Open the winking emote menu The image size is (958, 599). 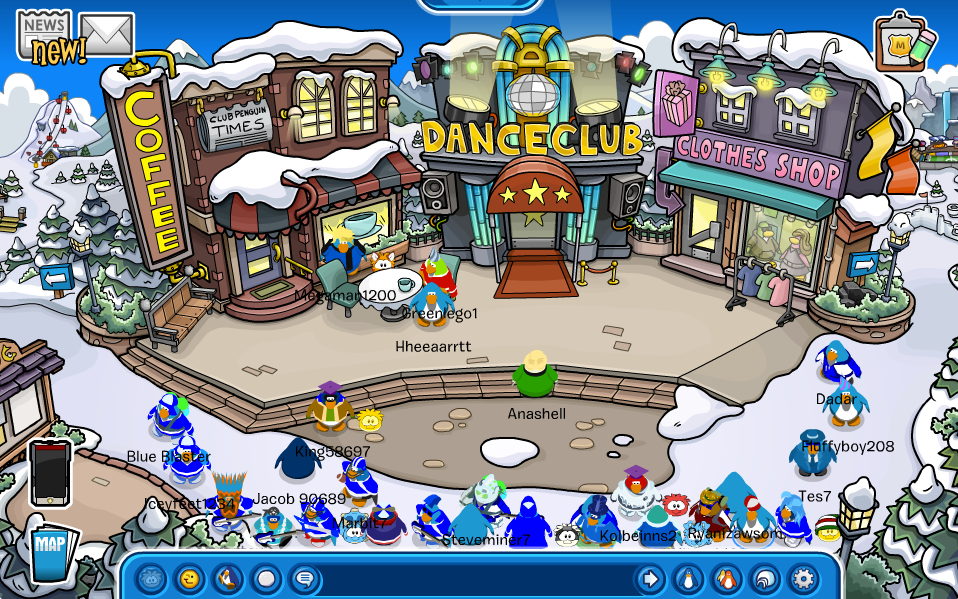click(x=189, y=578)
